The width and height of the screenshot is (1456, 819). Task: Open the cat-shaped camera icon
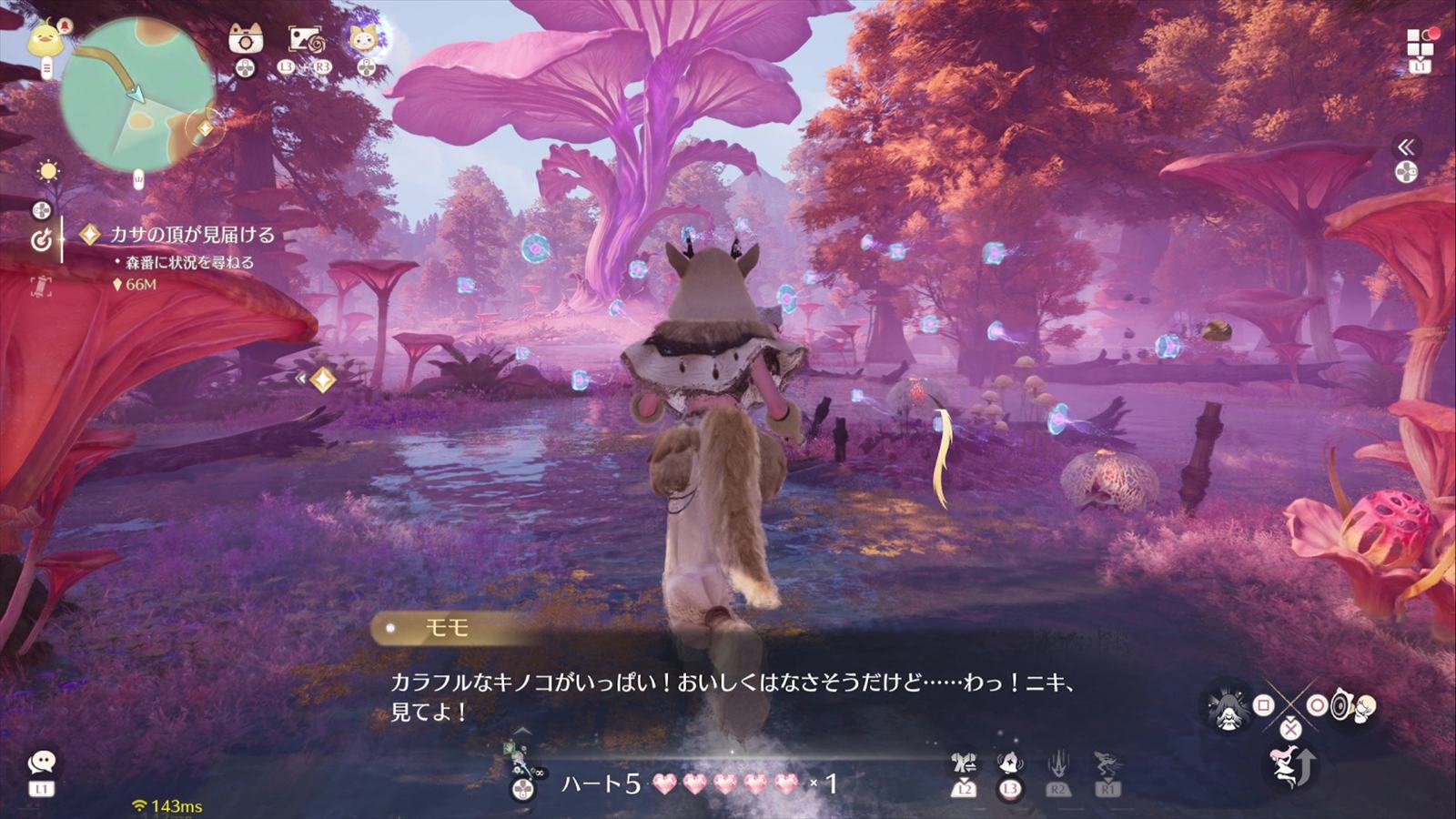coord(246,39)
